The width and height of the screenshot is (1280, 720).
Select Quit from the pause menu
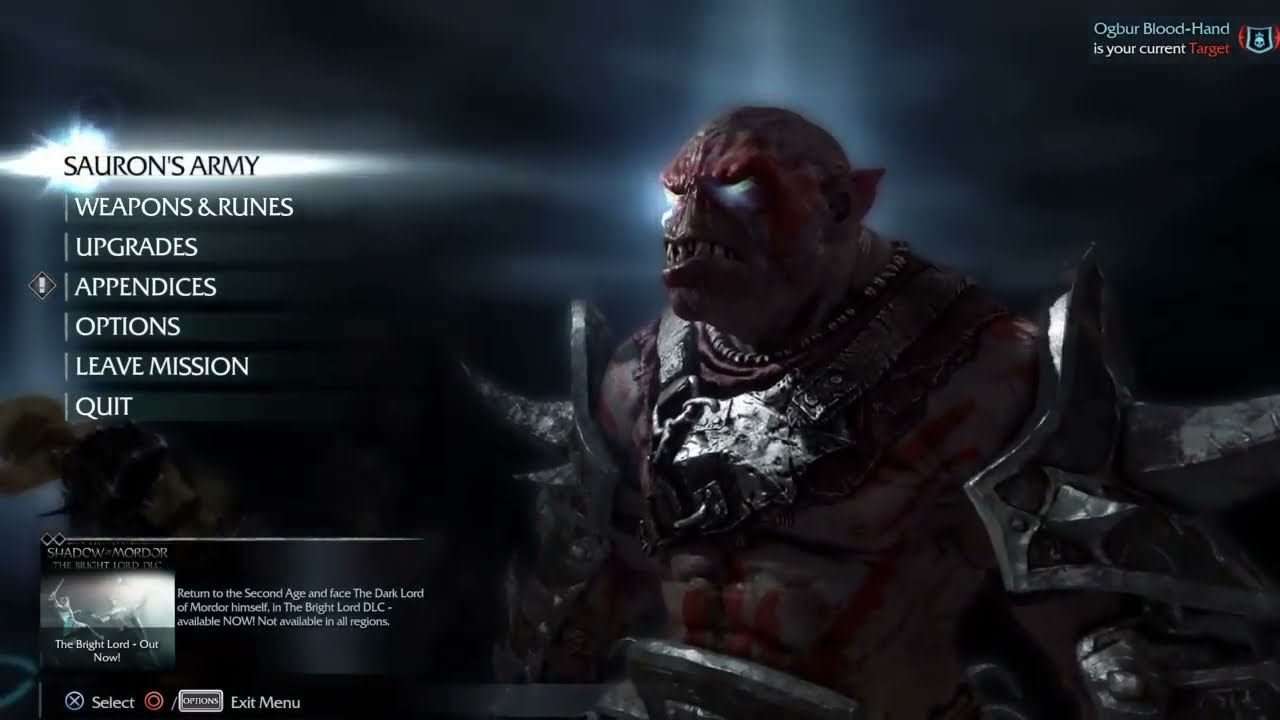pyautogui.click(x=104, y=407)
